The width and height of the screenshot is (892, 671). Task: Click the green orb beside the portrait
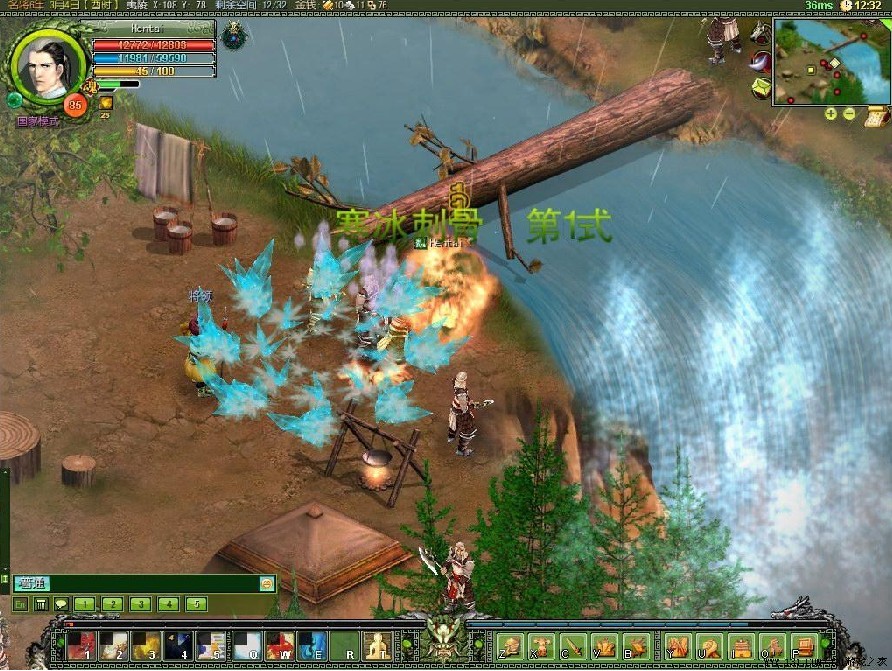[15, 100]
